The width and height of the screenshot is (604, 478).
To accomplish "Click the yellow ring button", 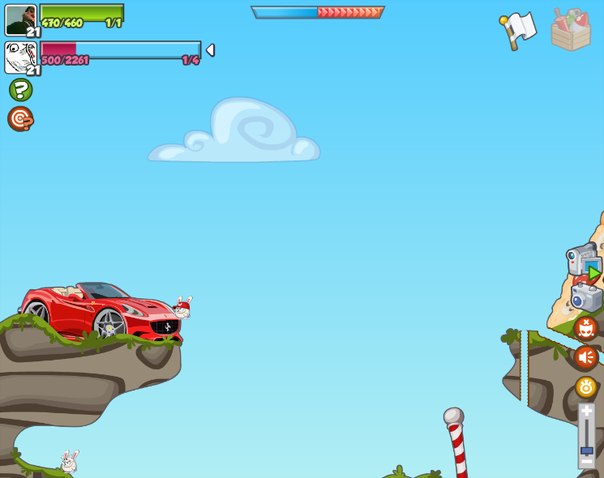I will coord(586,387).
